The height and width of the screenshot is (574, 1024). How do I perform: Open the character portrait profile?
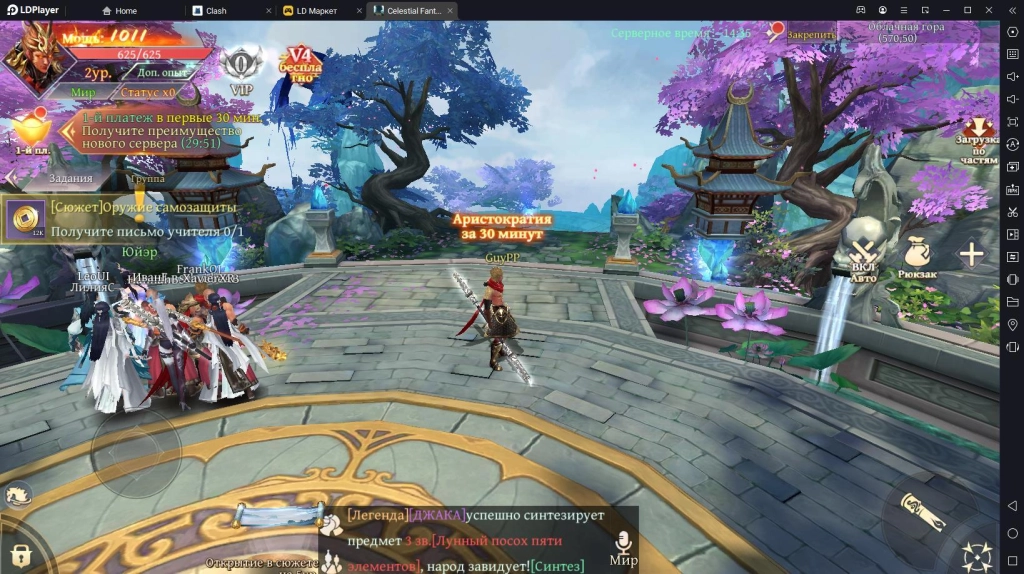click(x=31, y=56)
